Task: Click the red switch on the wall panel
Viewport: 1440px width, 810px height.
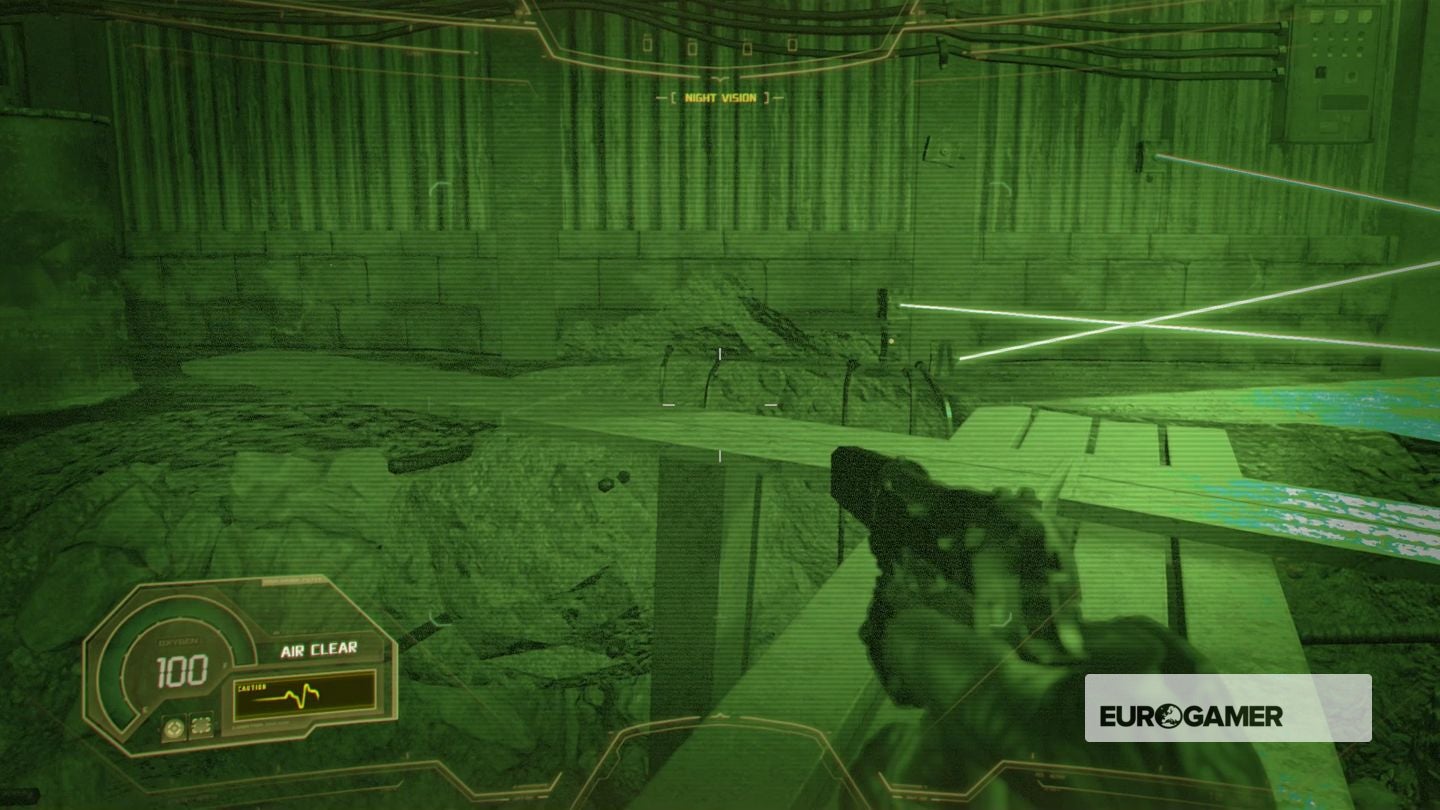Action: (1320, 73)
